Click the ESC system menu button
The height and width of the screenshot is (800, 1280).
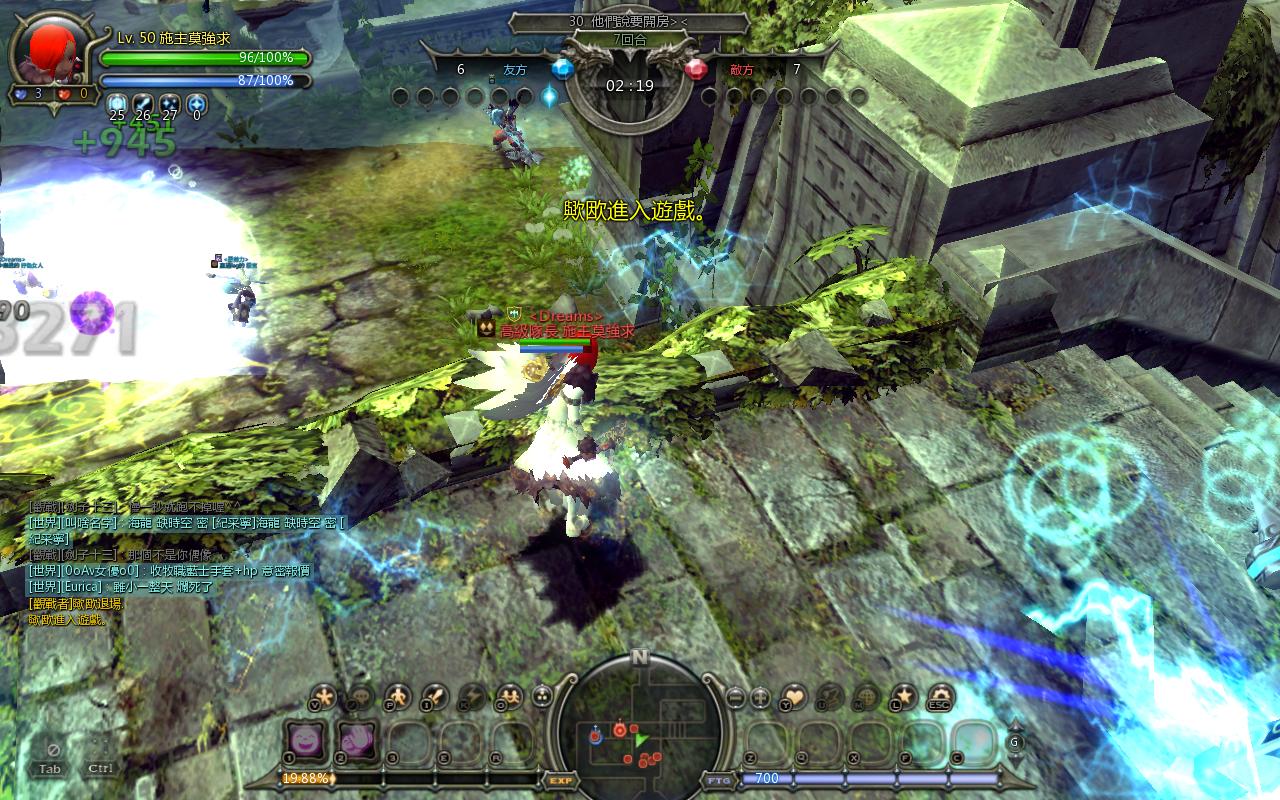click(x=940, y=697)
